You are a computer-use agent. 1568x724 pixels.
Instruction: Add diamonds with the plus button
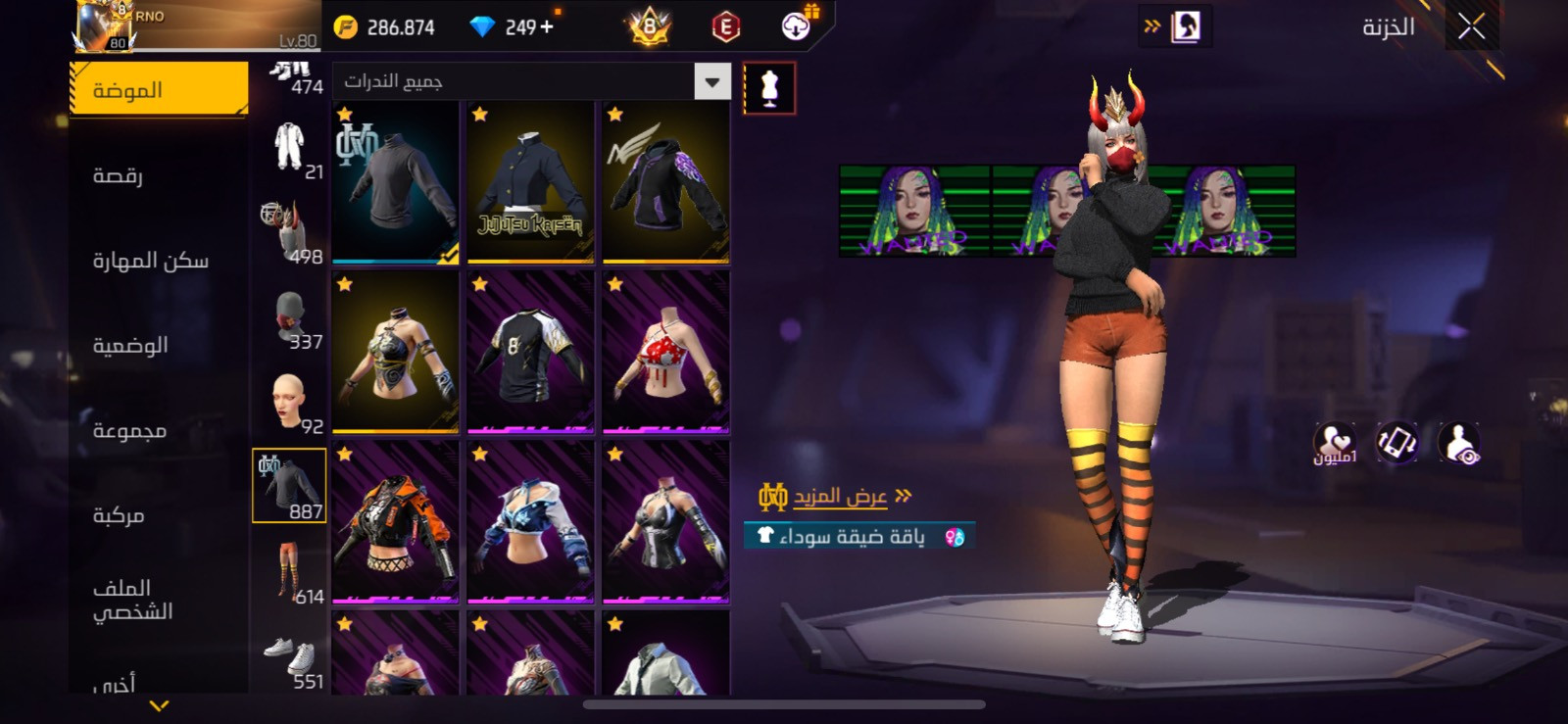click(547, 27)
